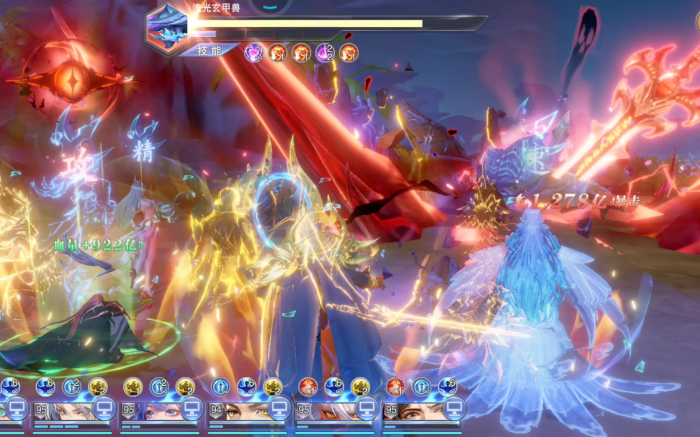Toggle the monitor icon on level 94 hero card
This screenshot has height=437, width=700.
click(276, 409)
